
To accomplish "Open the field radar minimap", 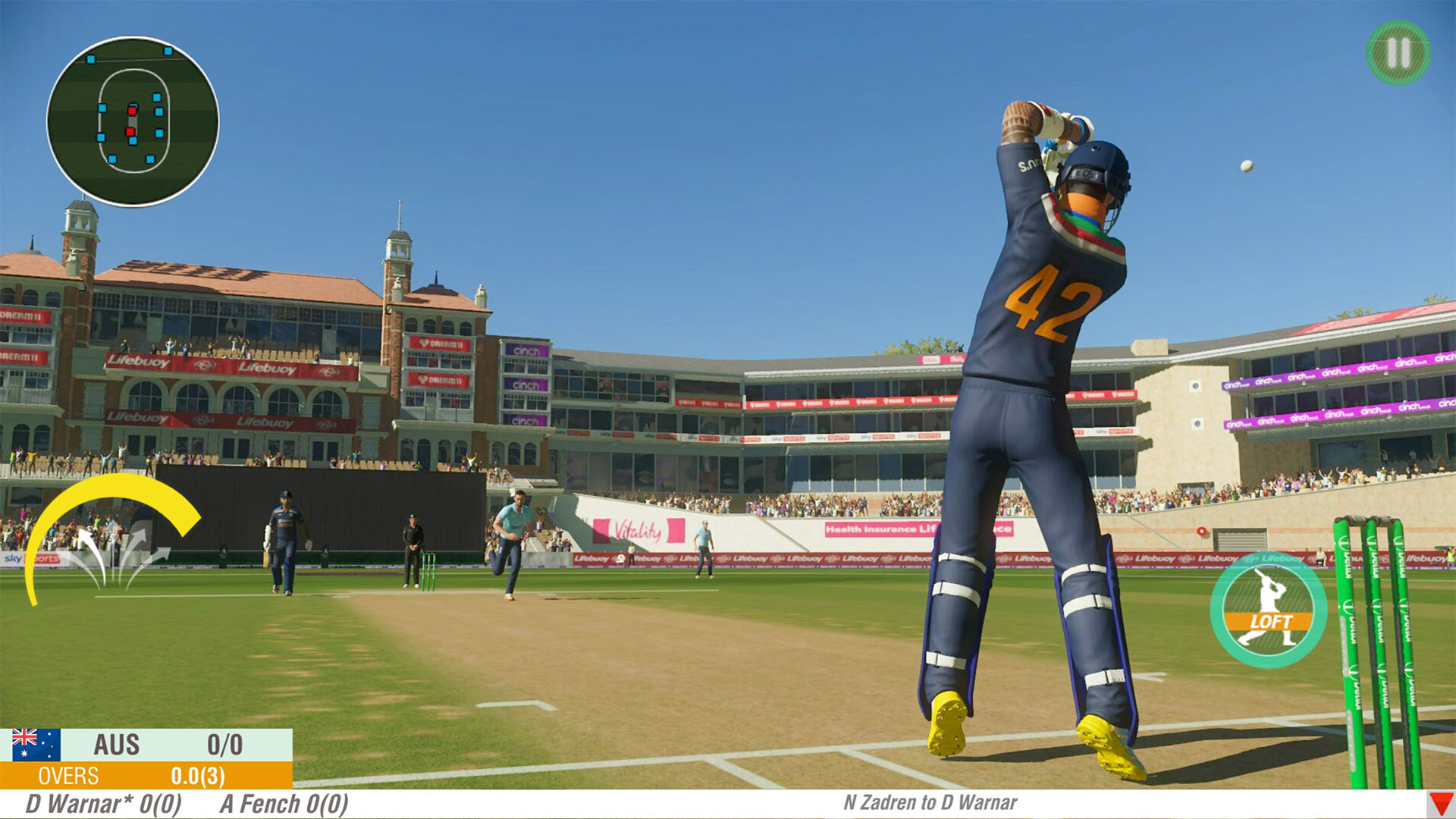I will (140, 118).
